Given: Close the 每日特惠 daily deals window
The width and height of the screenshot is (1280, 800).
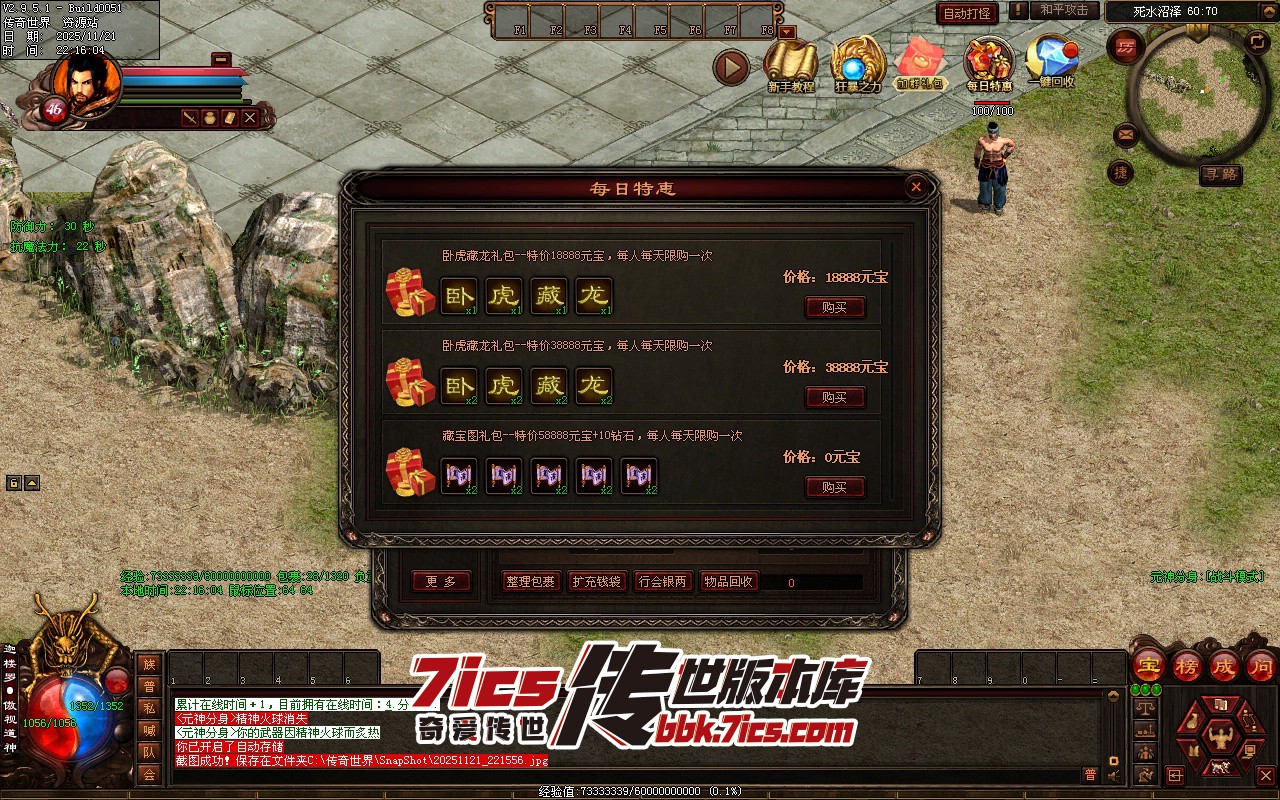Looking at the screenshot, I should click(x=915, y=187).
